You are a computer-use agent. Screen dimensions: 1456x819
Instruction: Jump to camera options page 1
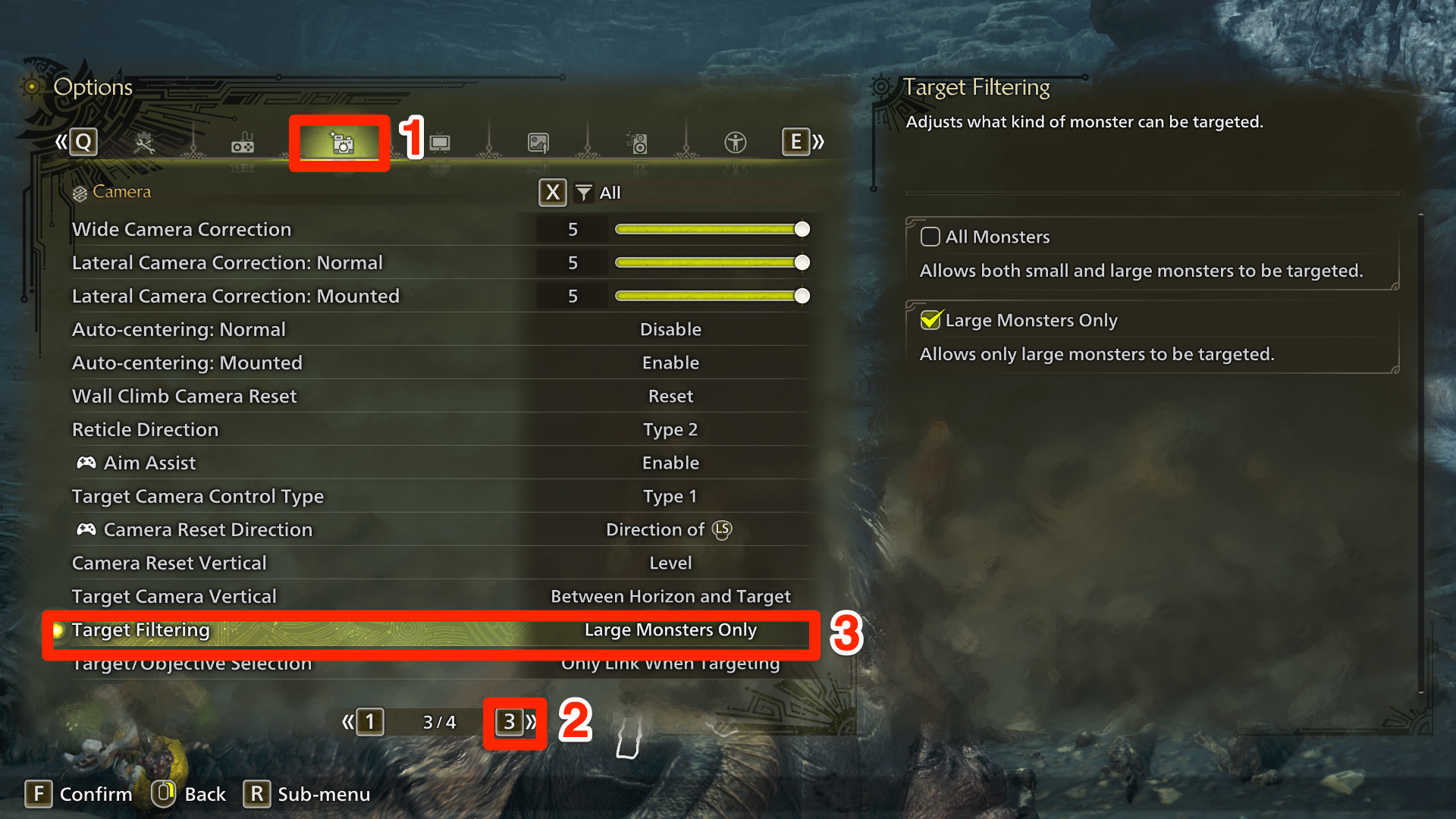pyautogui.click(x=369, y=722)
